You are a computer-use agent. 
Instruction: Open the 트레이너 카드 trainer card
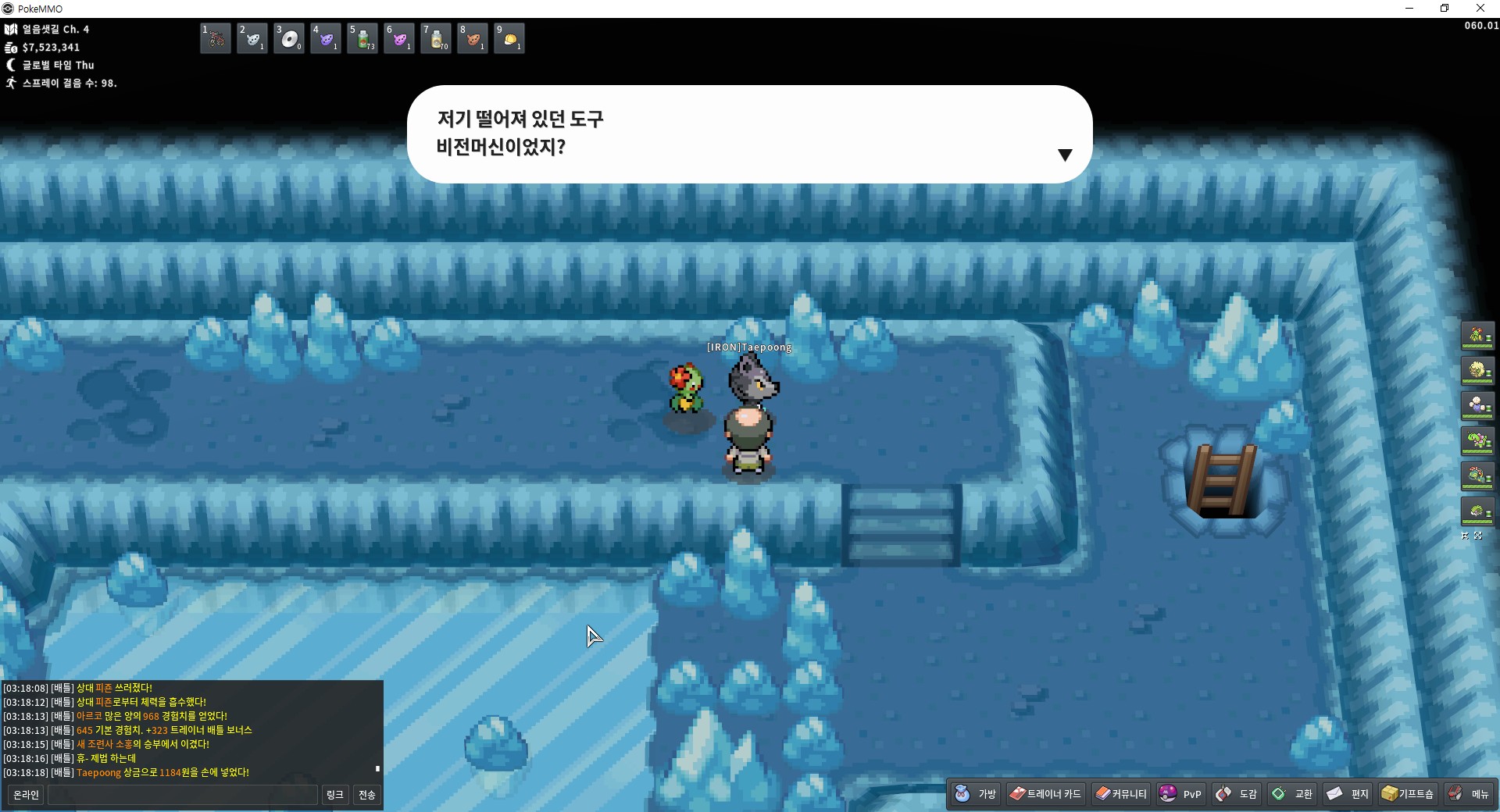pyautogui.click(x=1045, y=794)
